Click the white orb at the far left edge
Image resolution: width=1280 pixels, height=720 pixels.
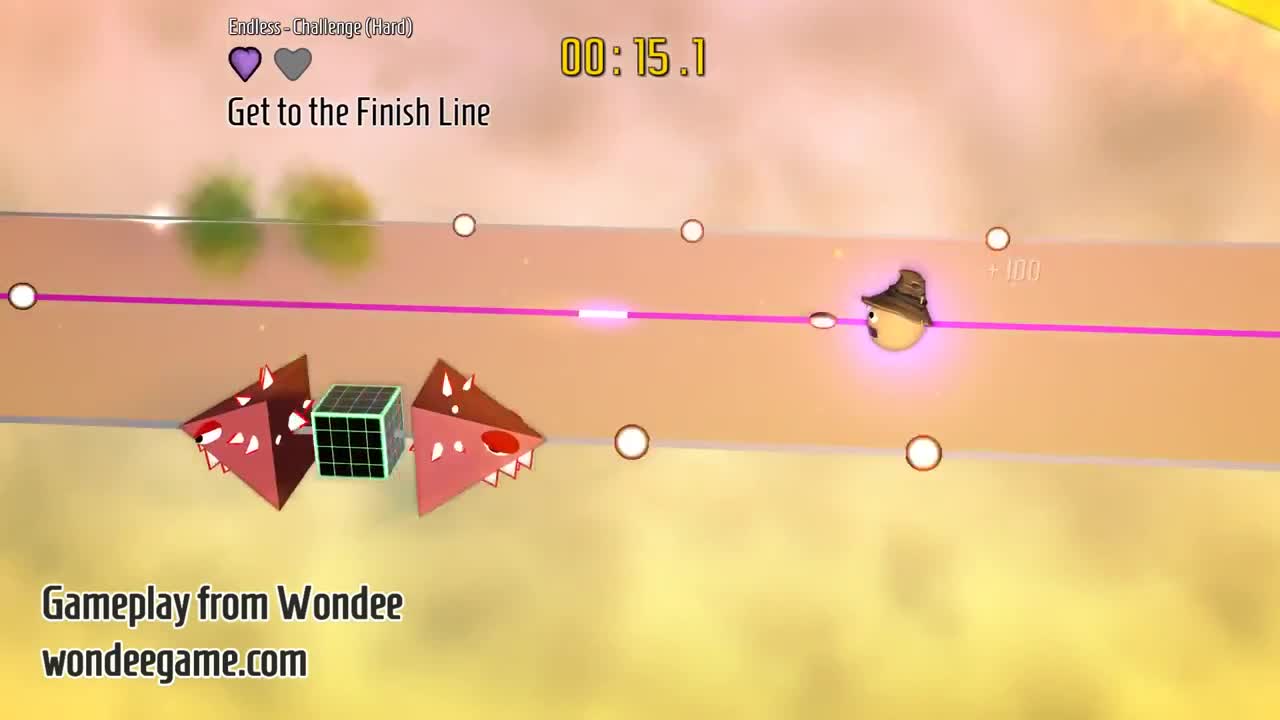tap(20, 296)
